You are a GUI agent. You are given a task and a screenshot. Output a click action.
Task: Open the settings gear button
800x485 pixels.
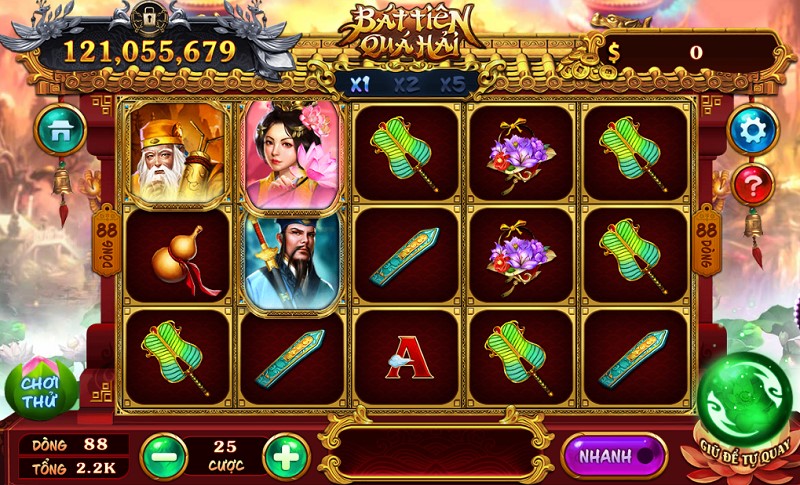click(x=752, y=129)
